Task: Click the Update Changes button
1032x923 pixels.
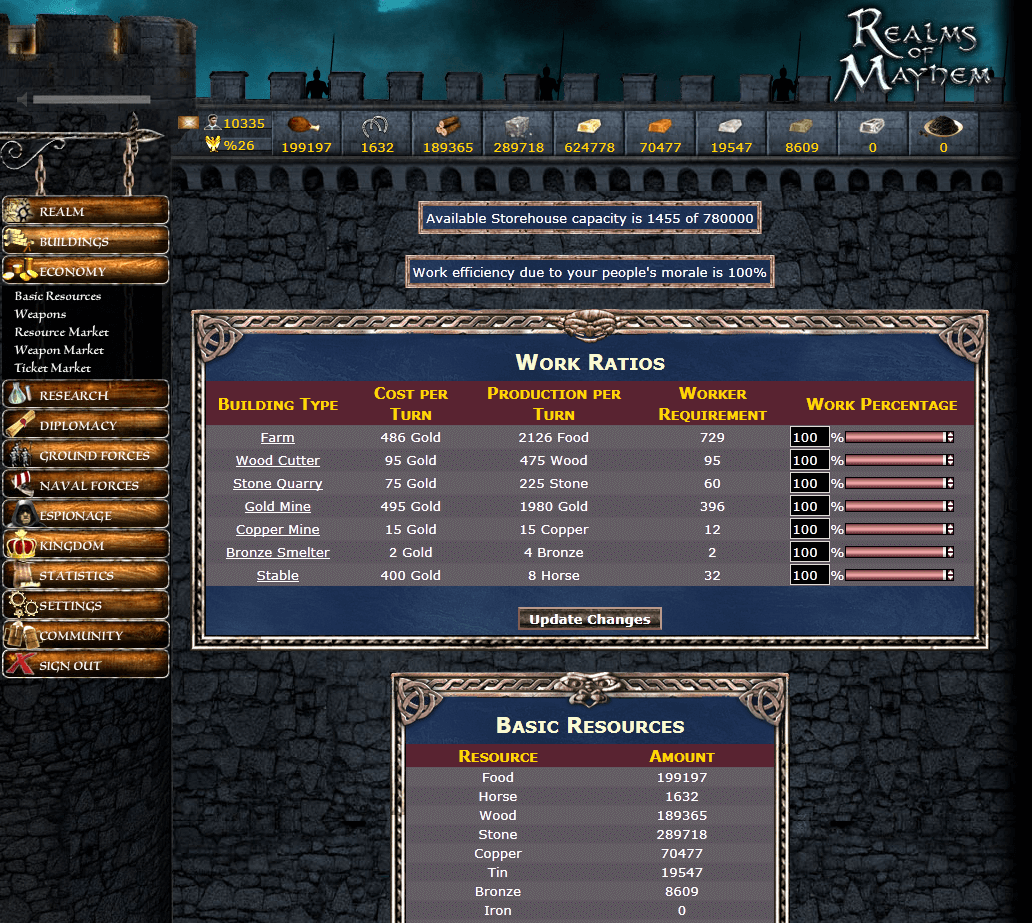Action: click(590, 619)
